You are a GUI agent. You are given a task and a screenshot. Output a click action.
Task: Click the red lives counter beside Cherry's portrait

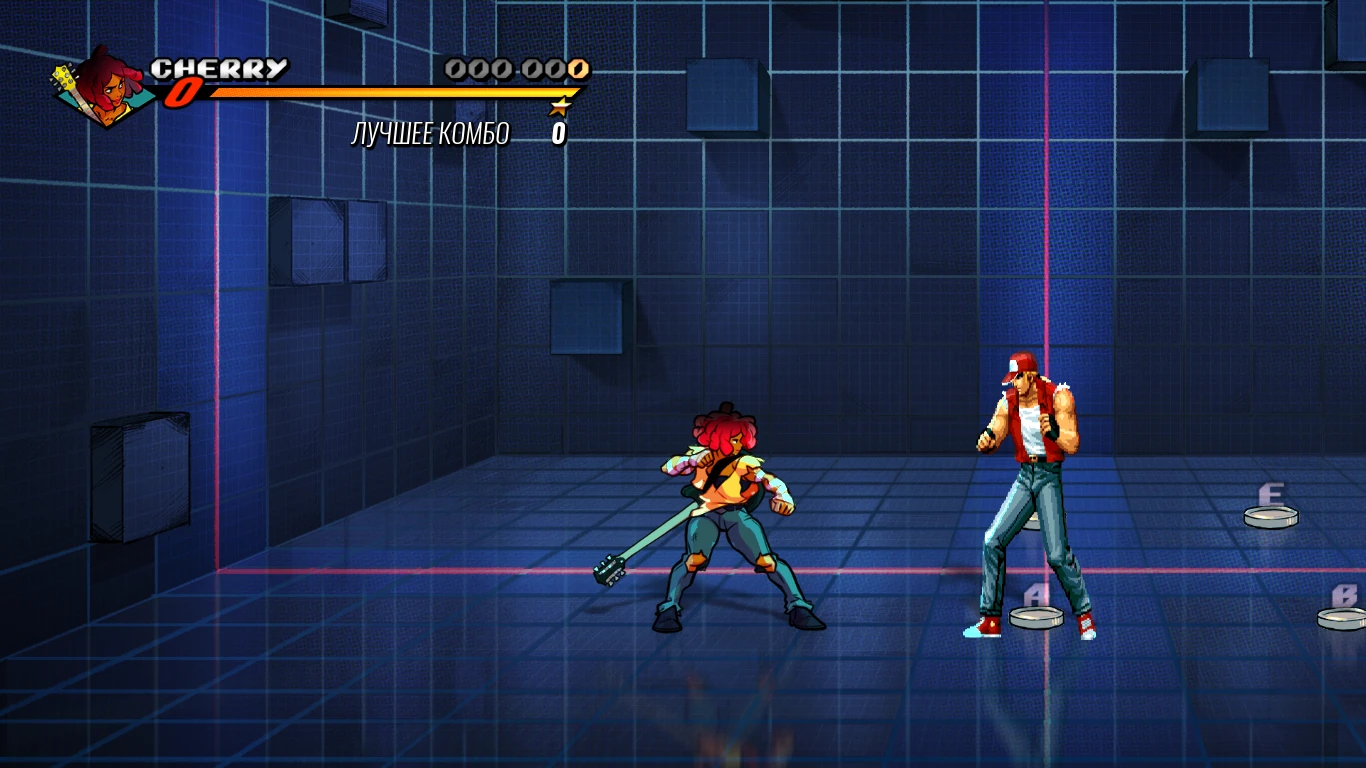(x=182, y=94)
